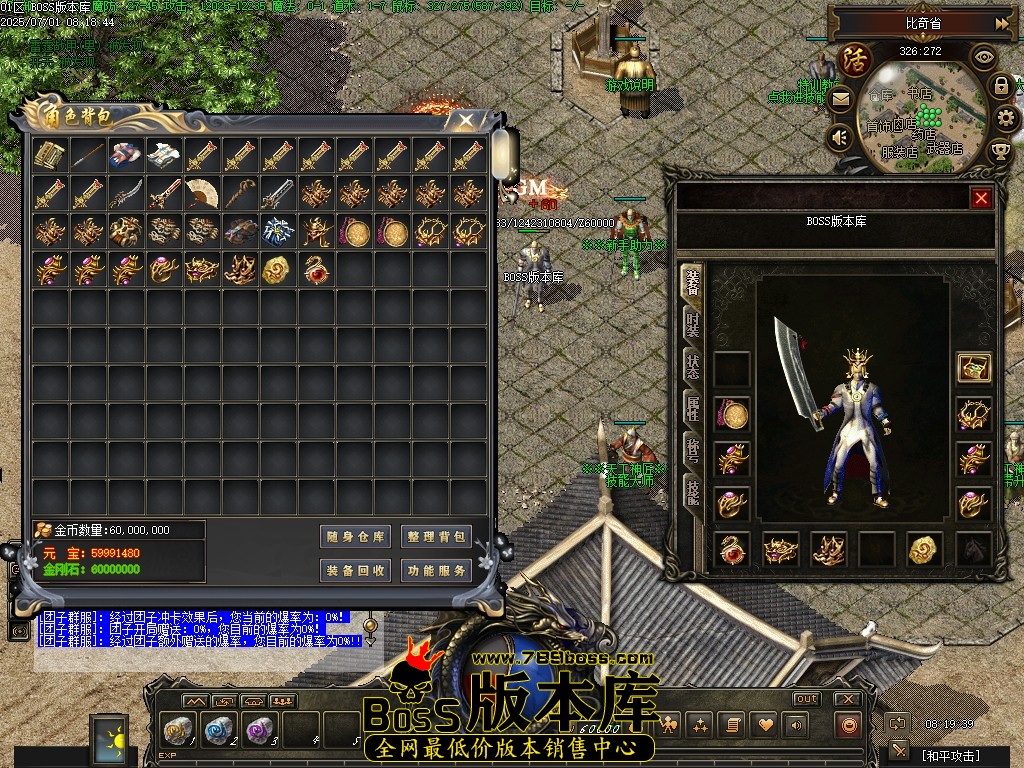Screen dimensions: 1024x768
Task: Click the trophy ranking icon
Action: 1000,151
